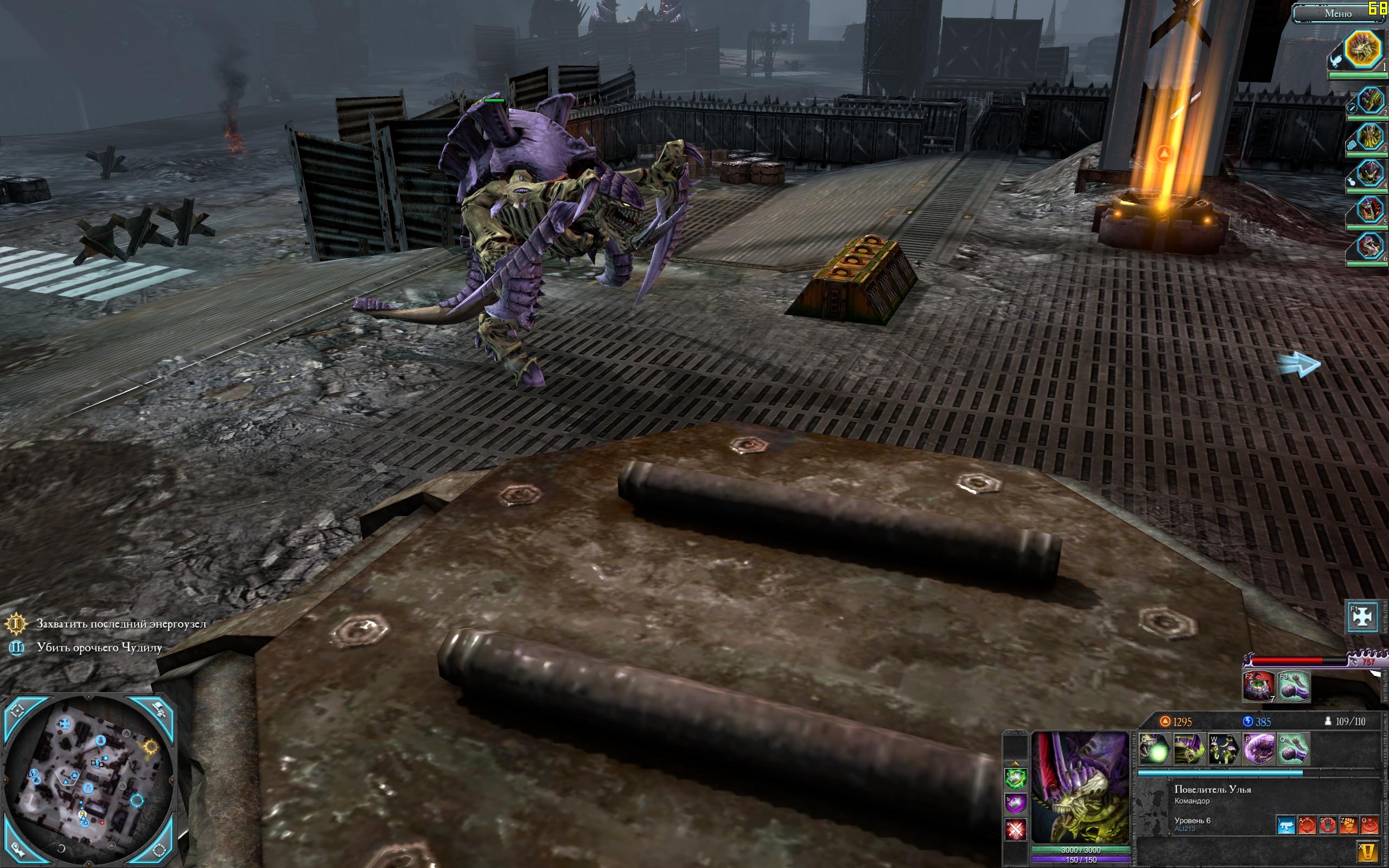This screenshot has width=1389, height=868.
Task: Issue the Stop command with the hand icon
Action: click(1328, 826)
